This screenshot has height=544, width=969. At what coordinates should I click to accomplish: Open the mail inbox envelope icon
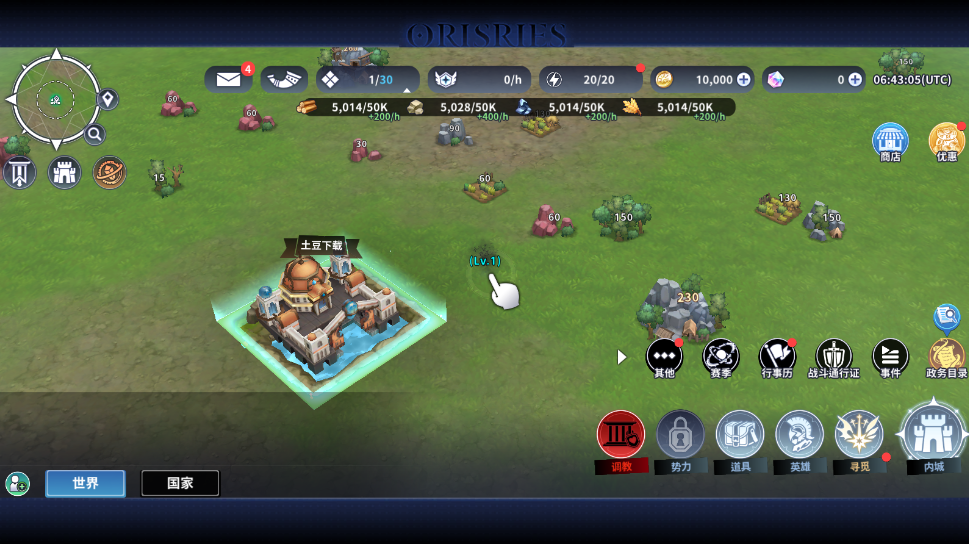229,79
